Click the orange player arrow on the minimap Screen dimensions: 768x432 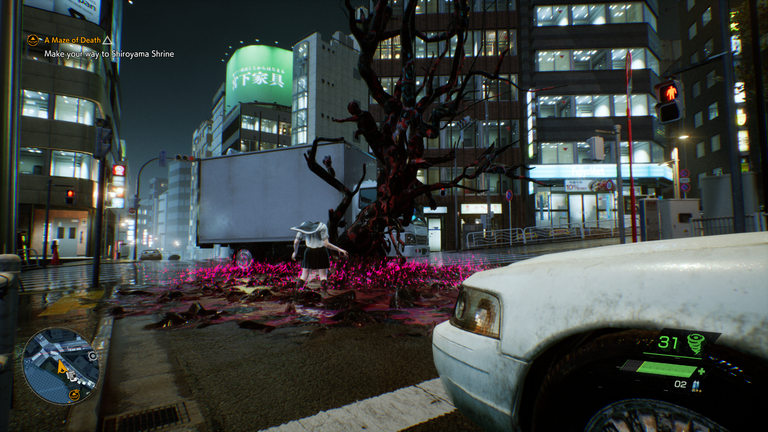coord(62,367)
